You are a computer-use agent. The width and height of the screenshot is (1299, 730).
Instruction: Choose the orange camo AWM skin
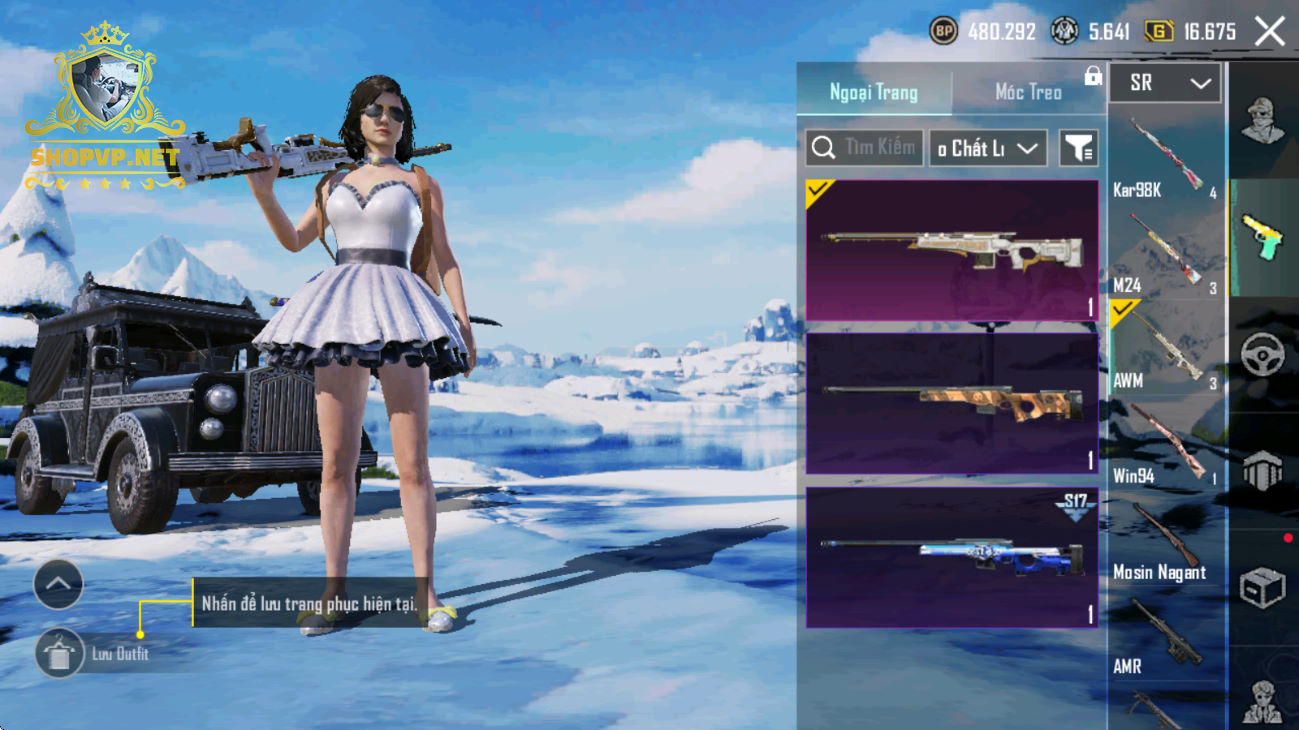point(951,403)
